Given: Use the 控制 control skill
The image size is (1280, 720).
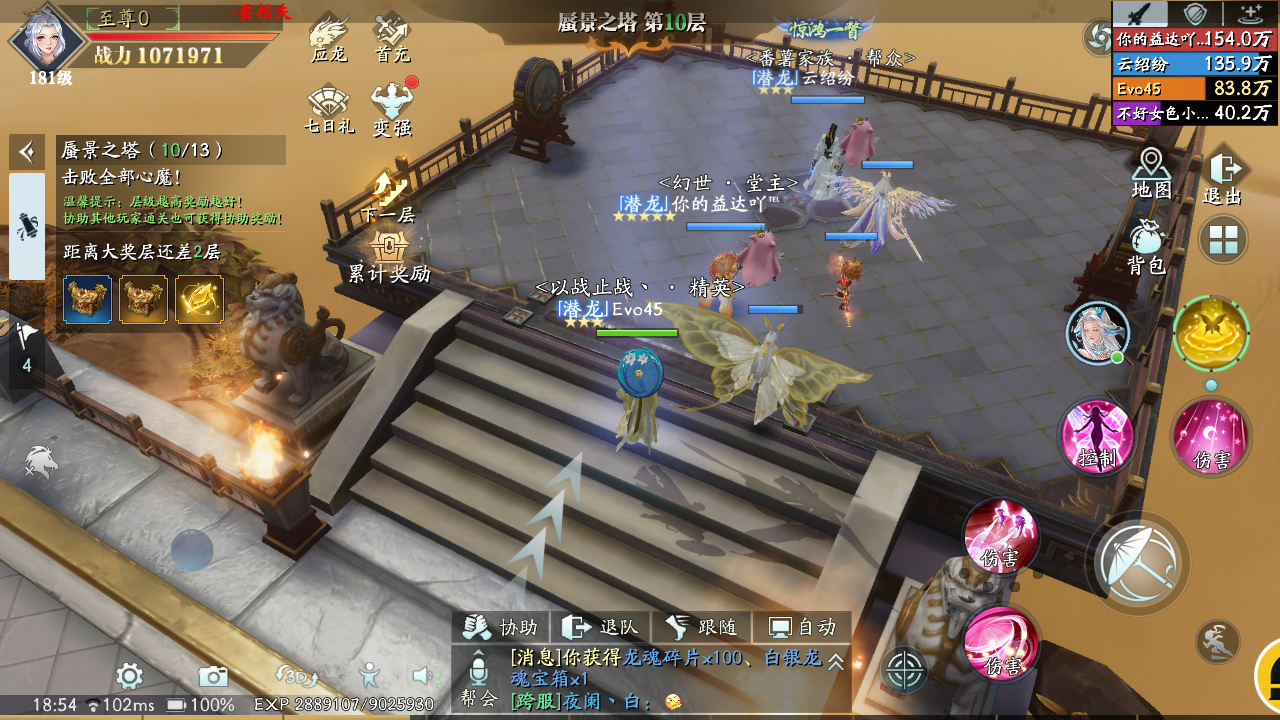Looking at the screenshot, I should pyautogui.click(x=1097, y=436).
